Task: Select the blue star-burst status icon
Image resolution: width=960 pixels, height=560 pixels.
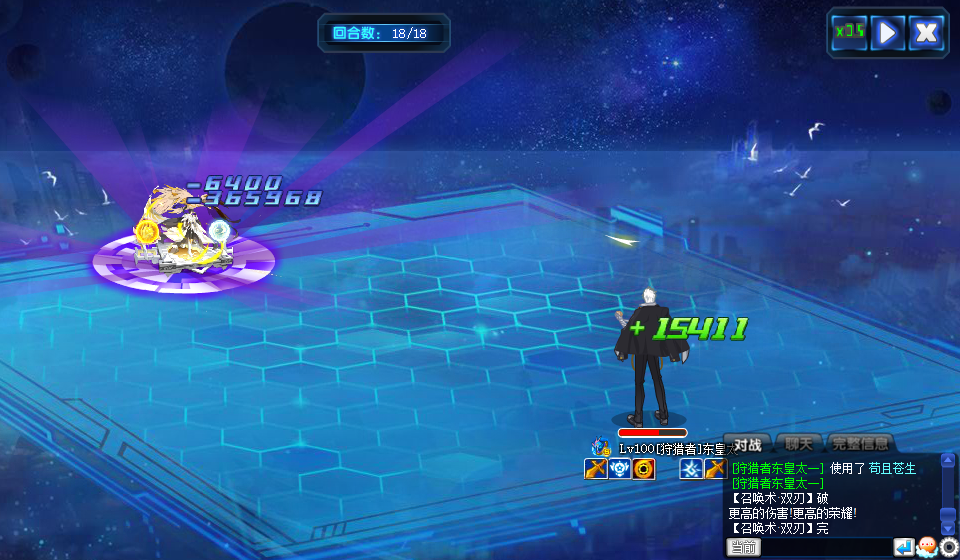Action: coord(691,469)
